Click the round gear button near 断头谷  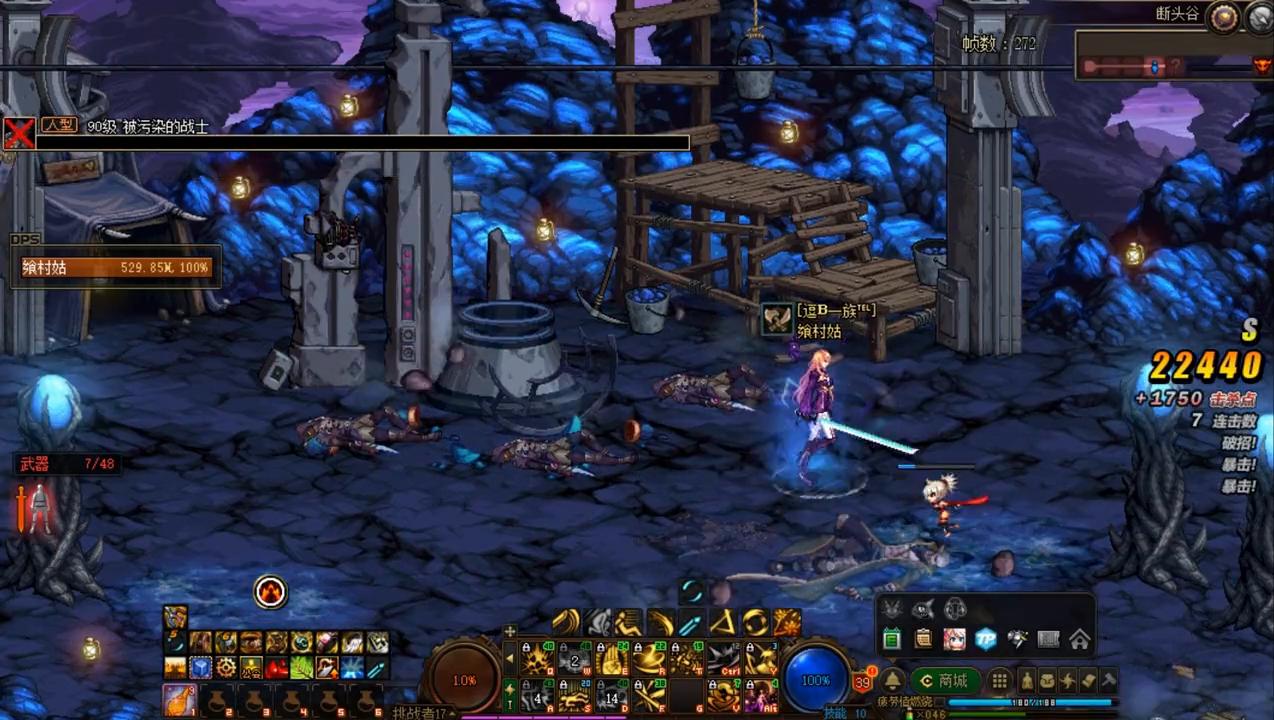tap(1222, 17)
